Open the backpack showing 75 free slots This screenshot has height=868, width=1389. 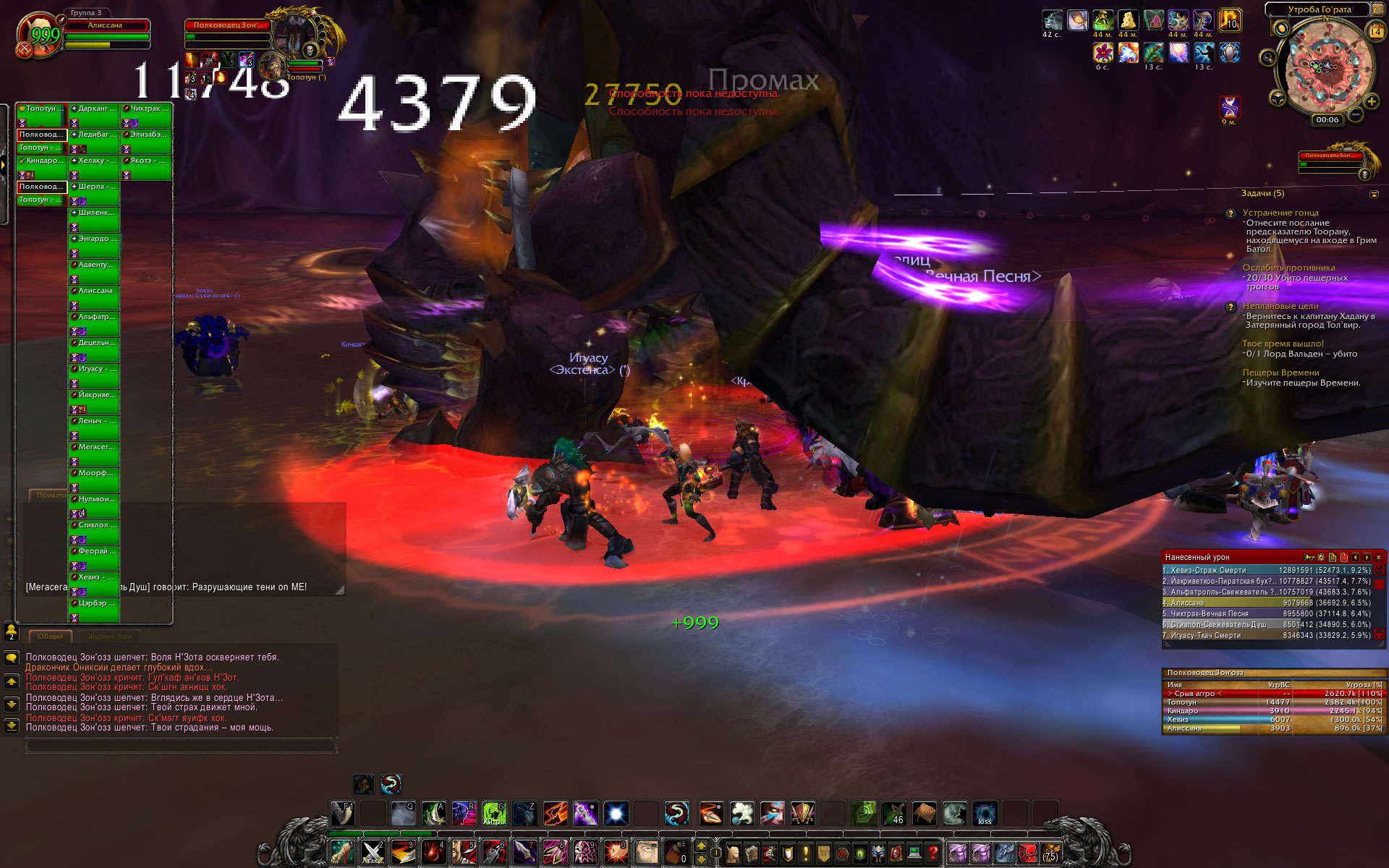tap(1050, 853)
